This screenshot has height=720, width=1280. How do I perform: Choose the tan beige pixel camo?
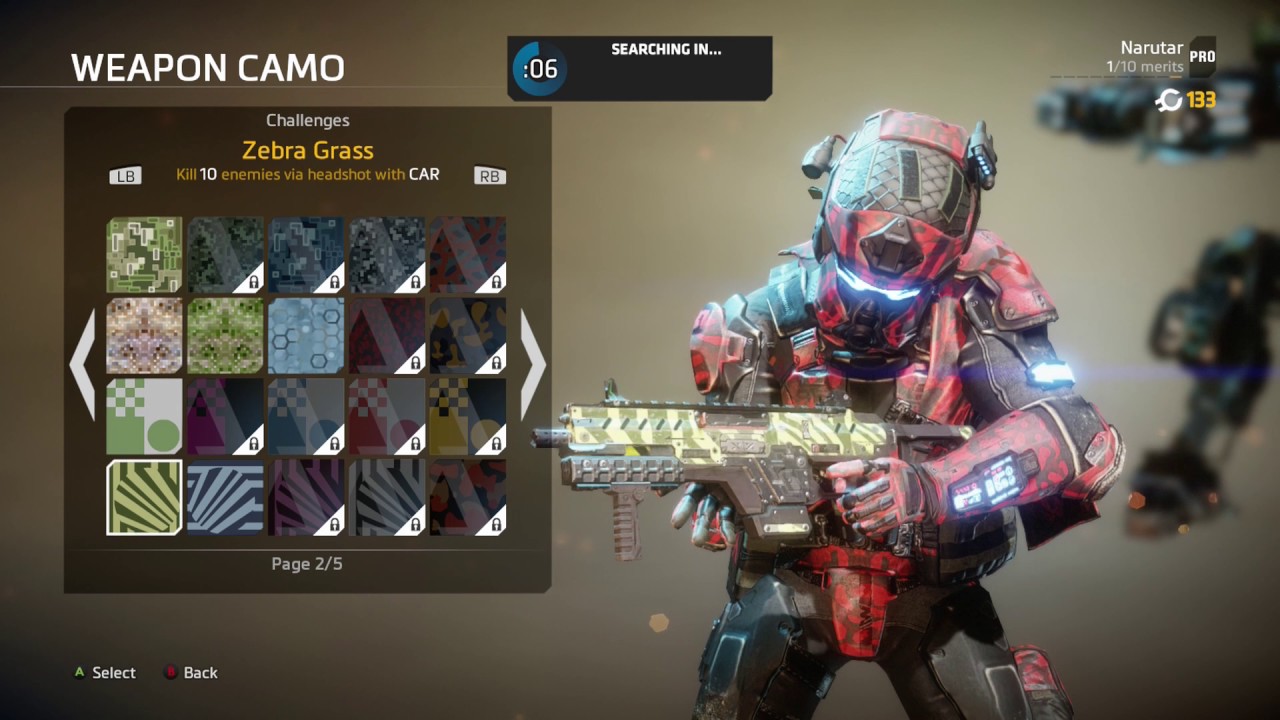145,336
